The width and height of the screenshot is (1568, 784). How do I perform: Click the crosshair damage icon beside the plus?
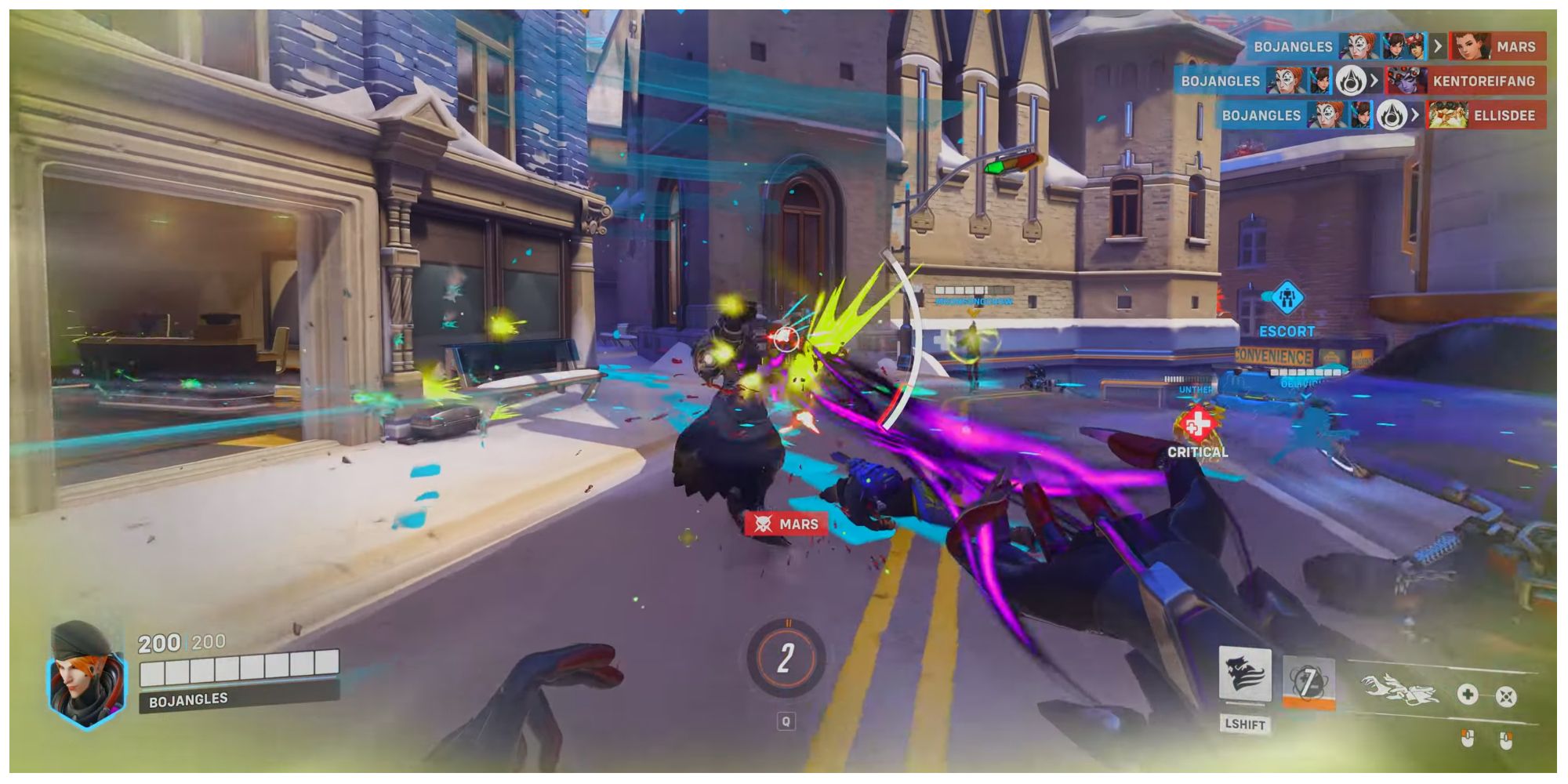(1507, 696)
